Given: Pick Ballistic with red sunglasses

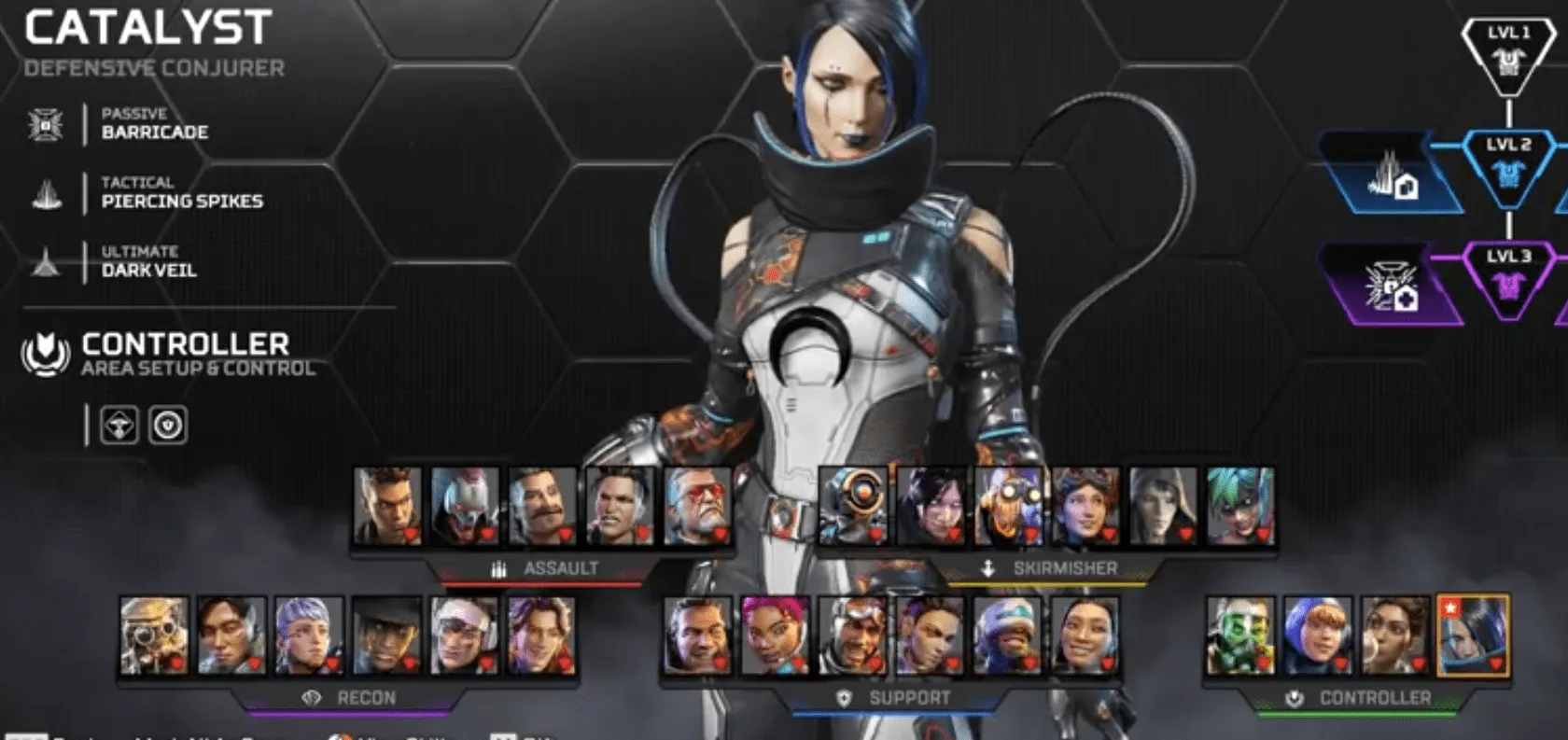Looking at the screenshot, I should click(x=697, y=506).
